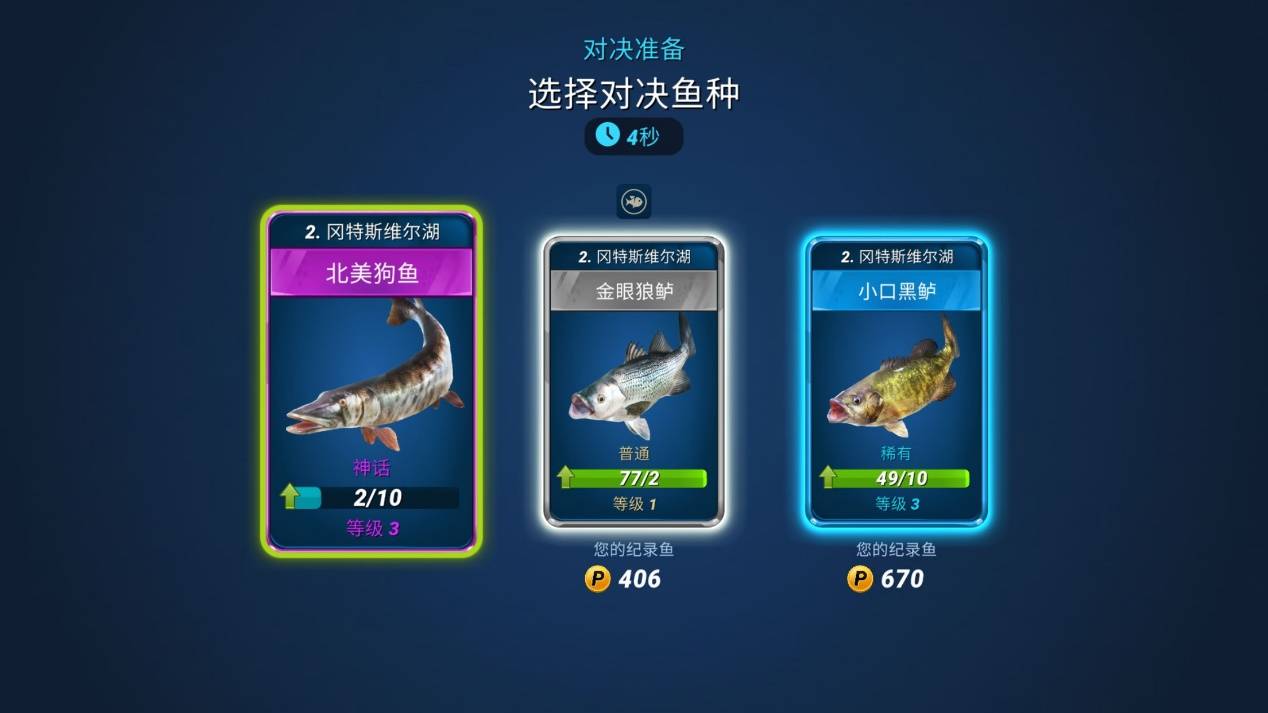Click the fish icon above the middle card
This screenshot has height=713, width=1268.
634,202
